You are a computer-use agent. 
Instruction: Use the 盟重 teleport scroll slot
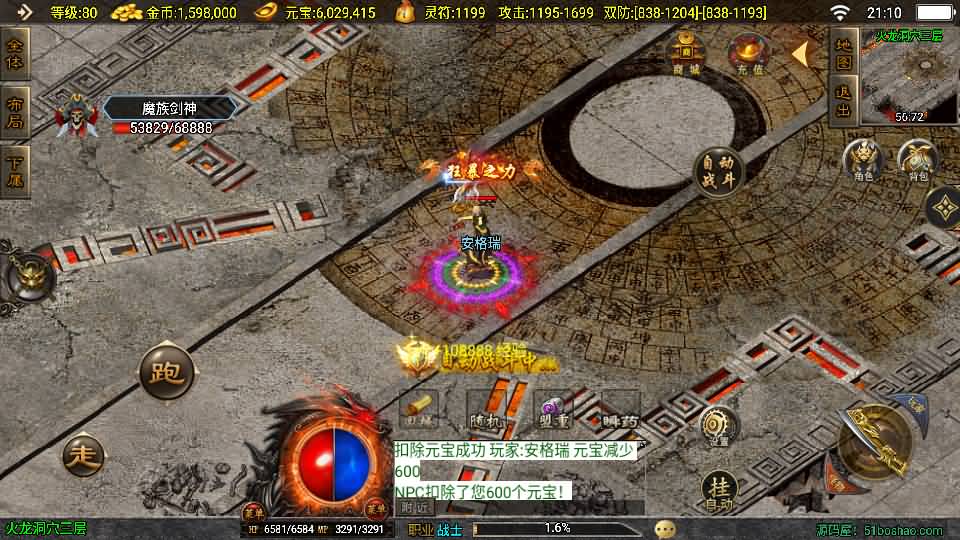[x=553, y=411]
